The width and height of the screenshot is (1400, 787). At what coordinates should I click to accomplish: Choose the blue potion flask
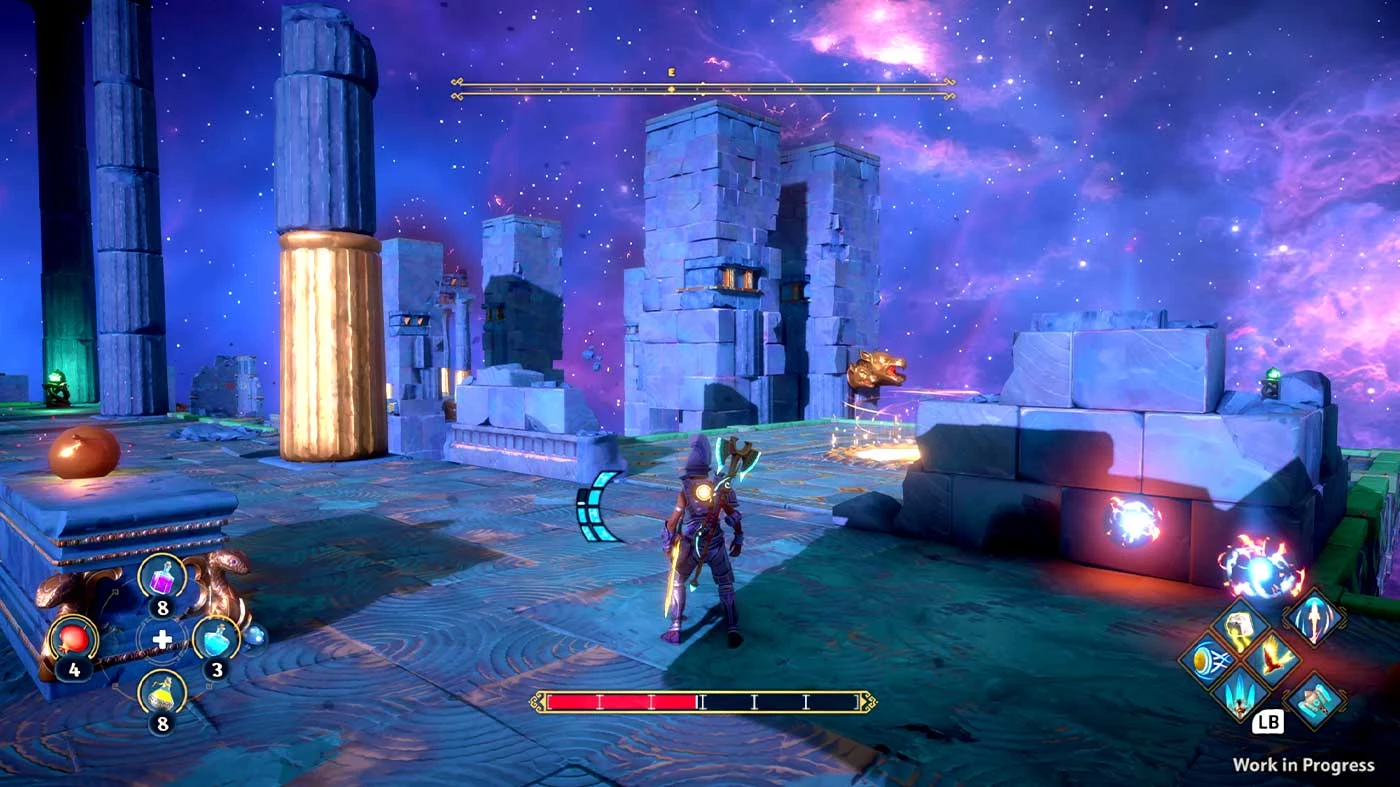click(x=216, y=637)
